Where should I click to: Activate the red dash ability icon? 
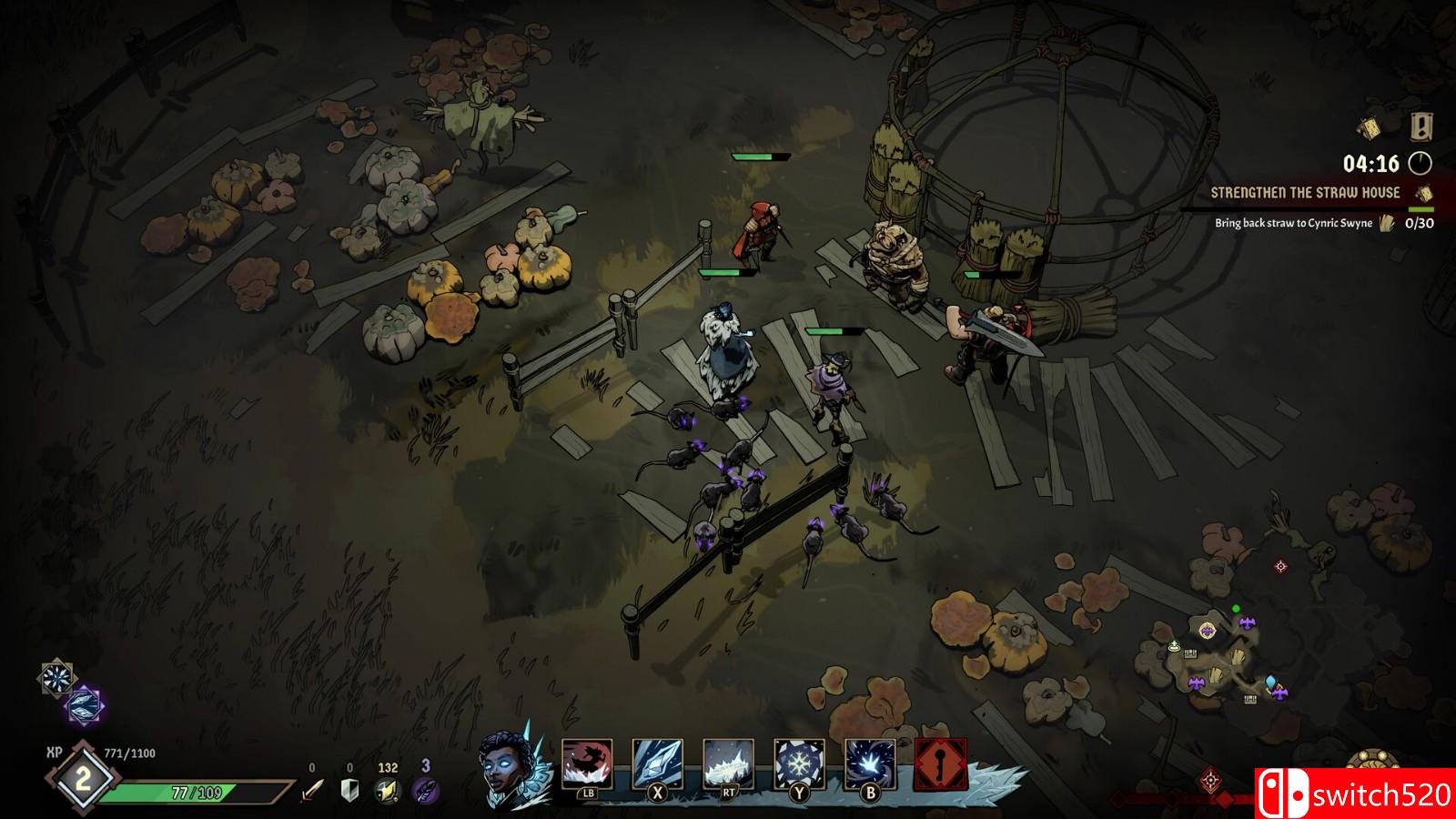pyautogui.click(x=587, y=764)
